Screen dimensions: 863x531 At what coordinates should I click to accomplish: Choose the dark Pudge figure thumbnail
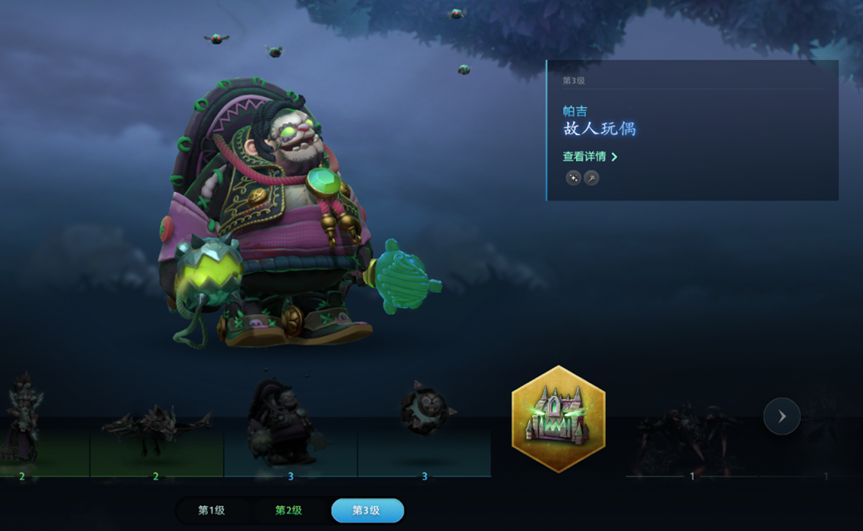(x=289, y=421)
